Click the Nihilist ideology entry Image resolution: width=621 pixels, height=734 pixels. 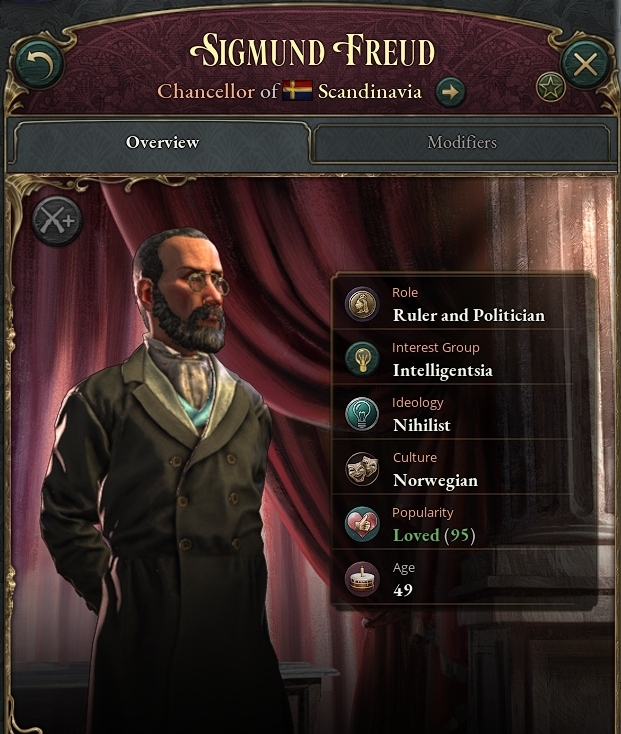tap(421, 425)
